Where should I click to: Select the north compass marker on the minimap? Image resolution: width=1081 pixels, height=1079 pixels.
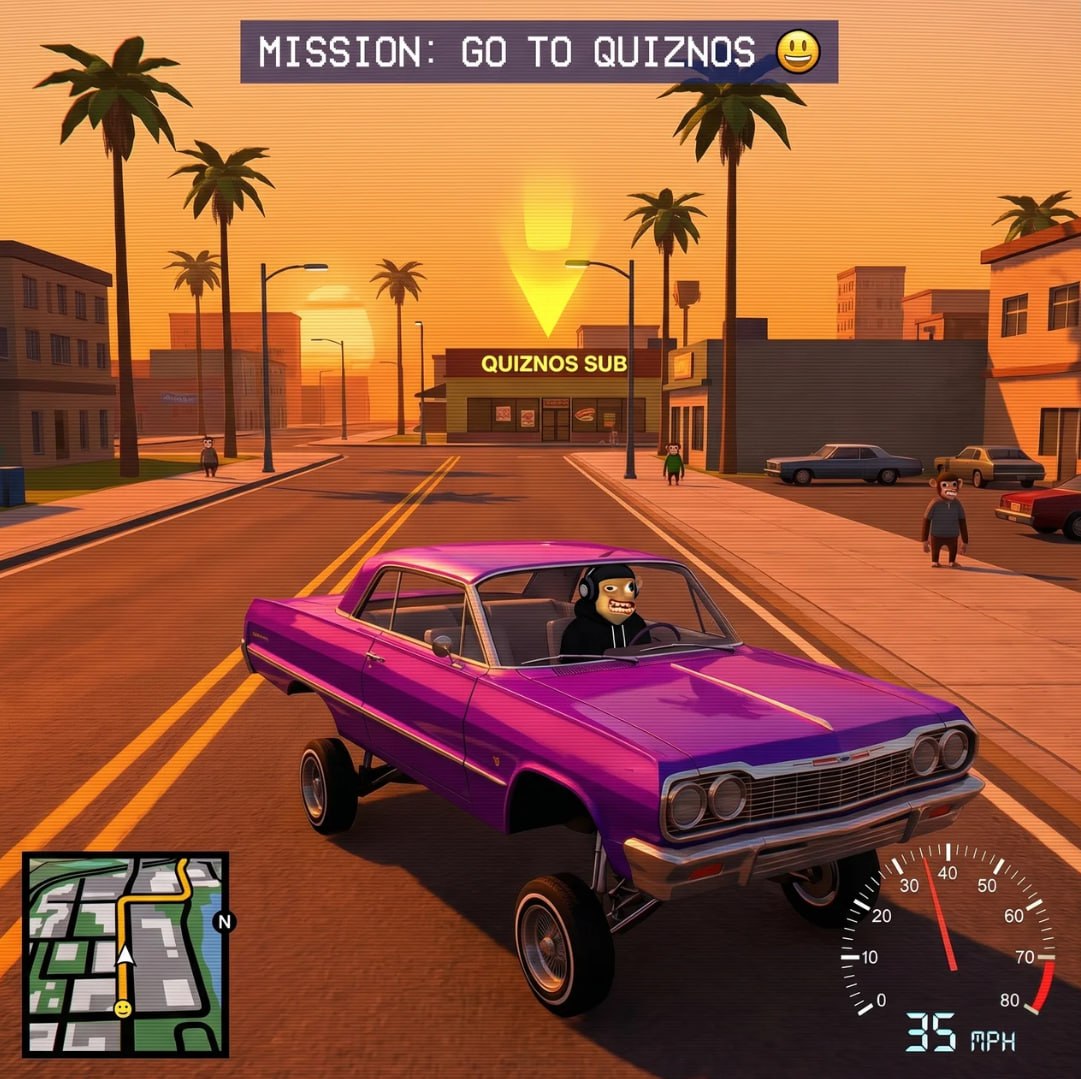[x=225, y=922]
